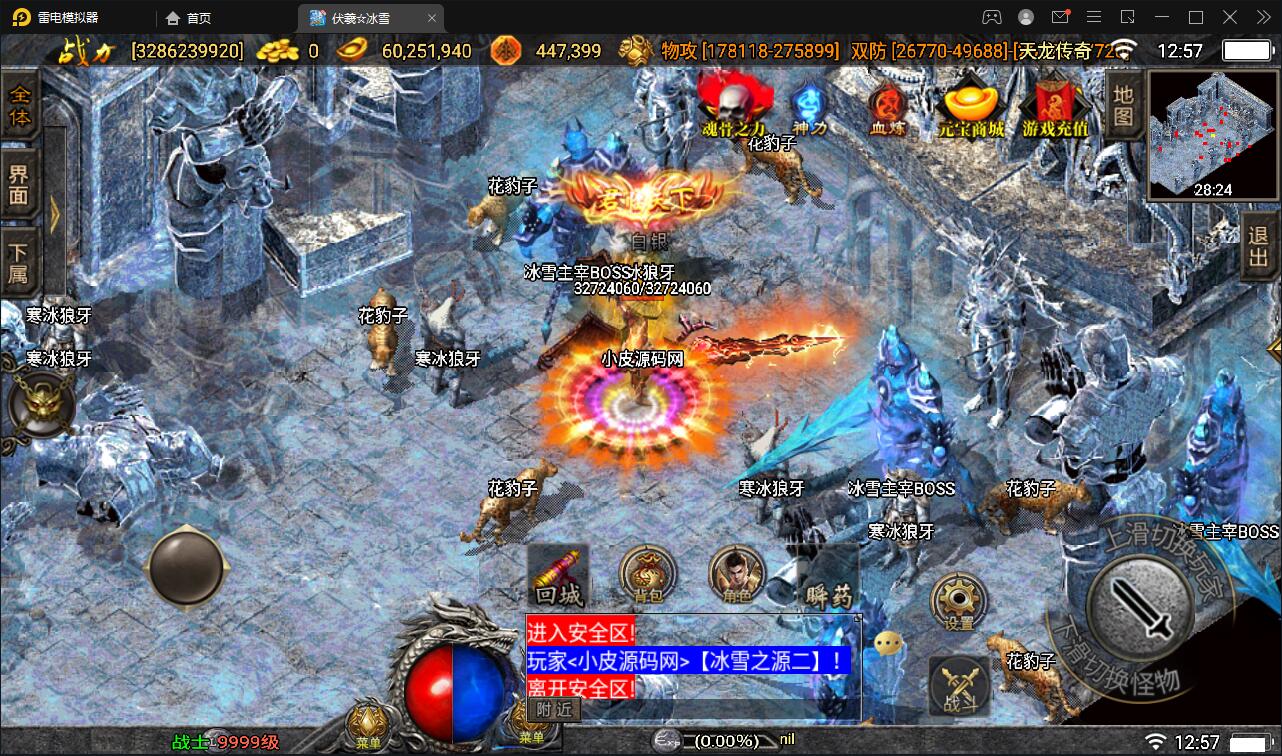Click the 退出 exit button

point(1258,248)
